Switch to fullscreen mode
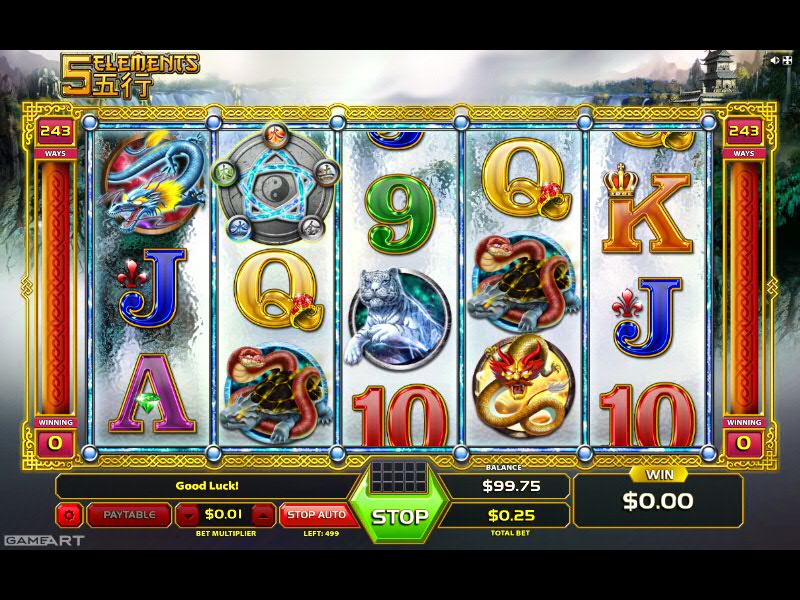 pyautogui.click(x=787, y=60)
